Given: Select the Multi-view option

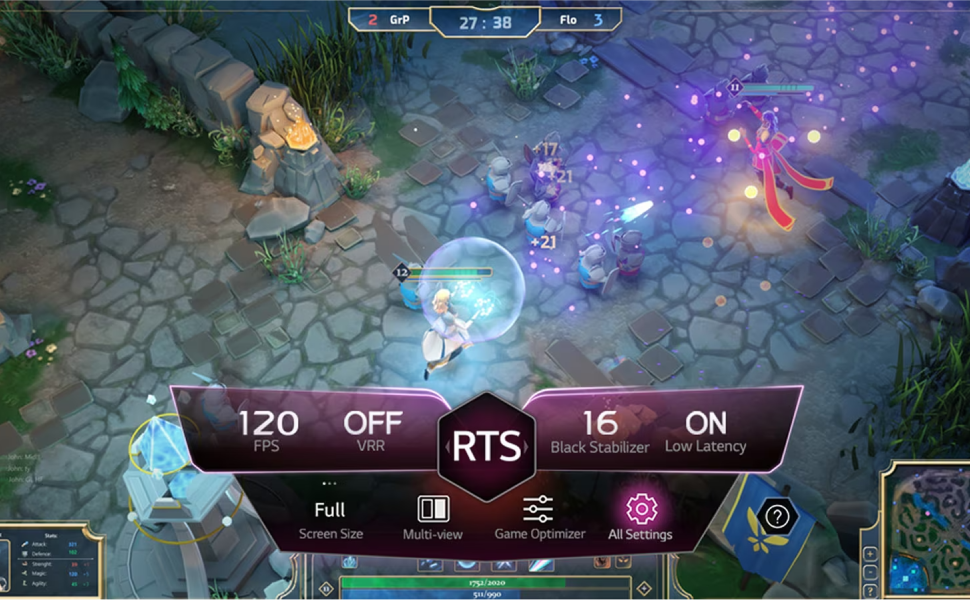Looking at the screenshot, I should 433,517.
